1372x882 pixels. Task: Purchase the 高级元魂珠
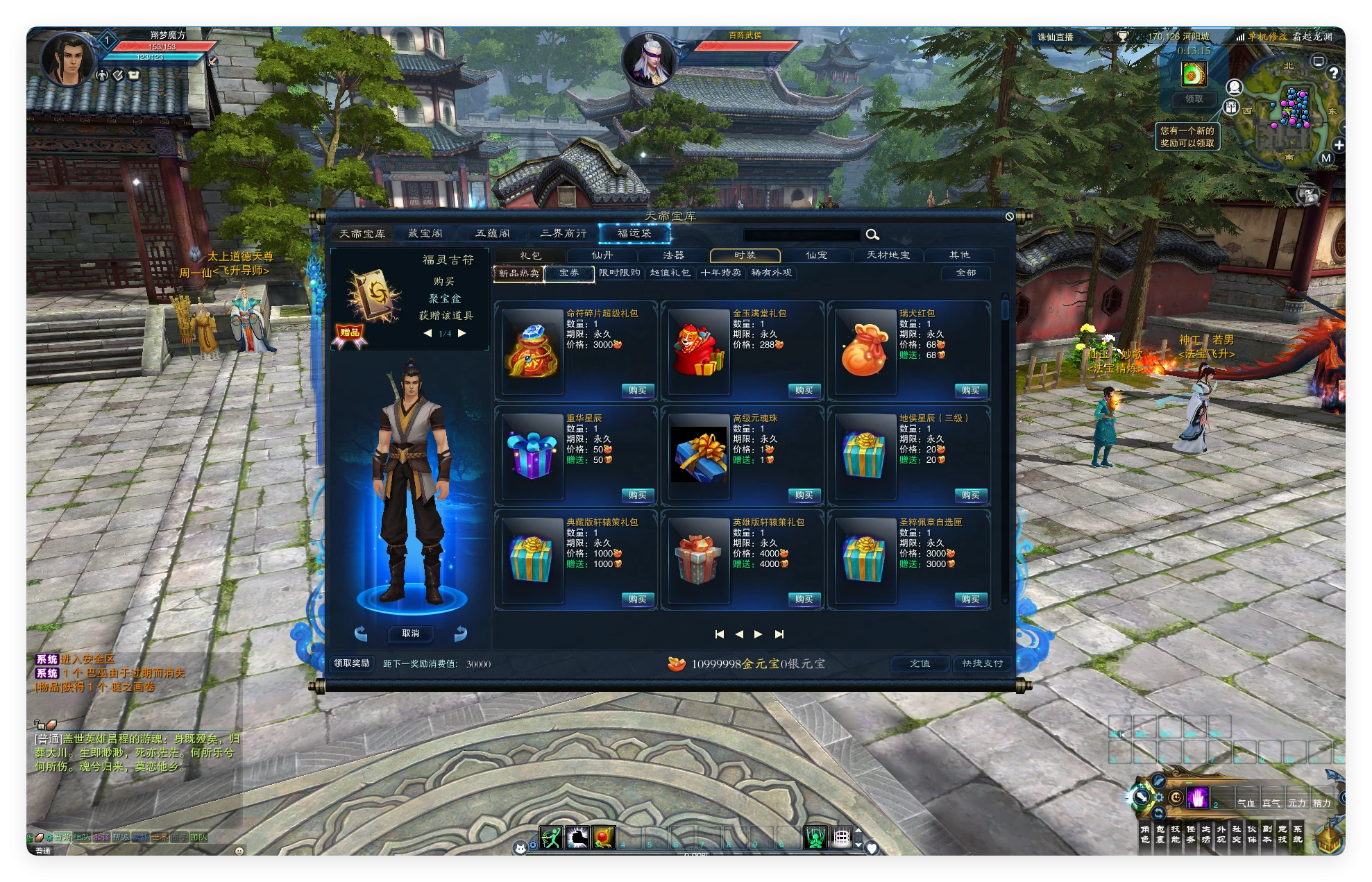point(804,495)
